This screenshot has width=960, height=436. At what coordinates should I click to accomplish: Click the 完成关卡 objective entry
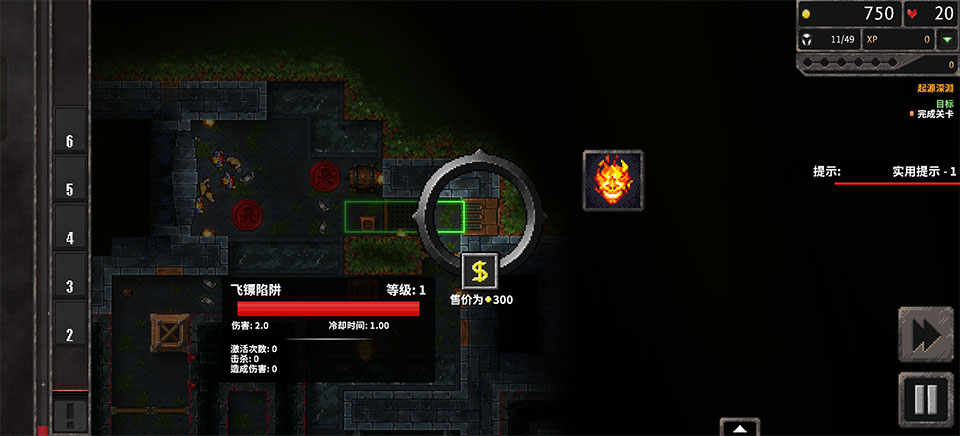pyautogui.click(x=933, y=114)
